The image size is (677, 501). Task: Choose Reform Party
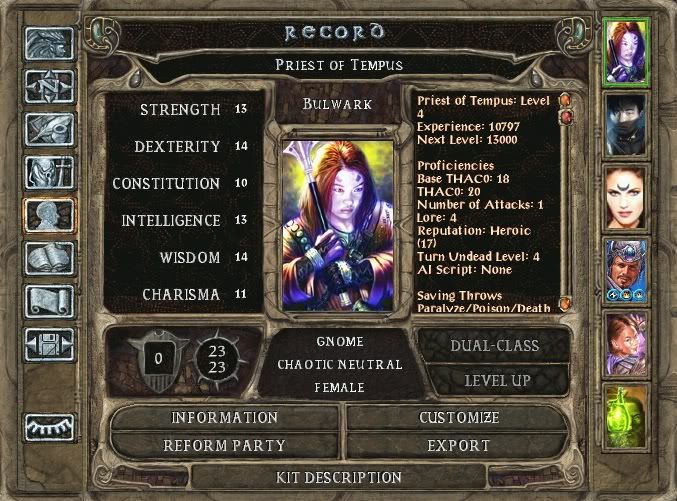[224, 445]
